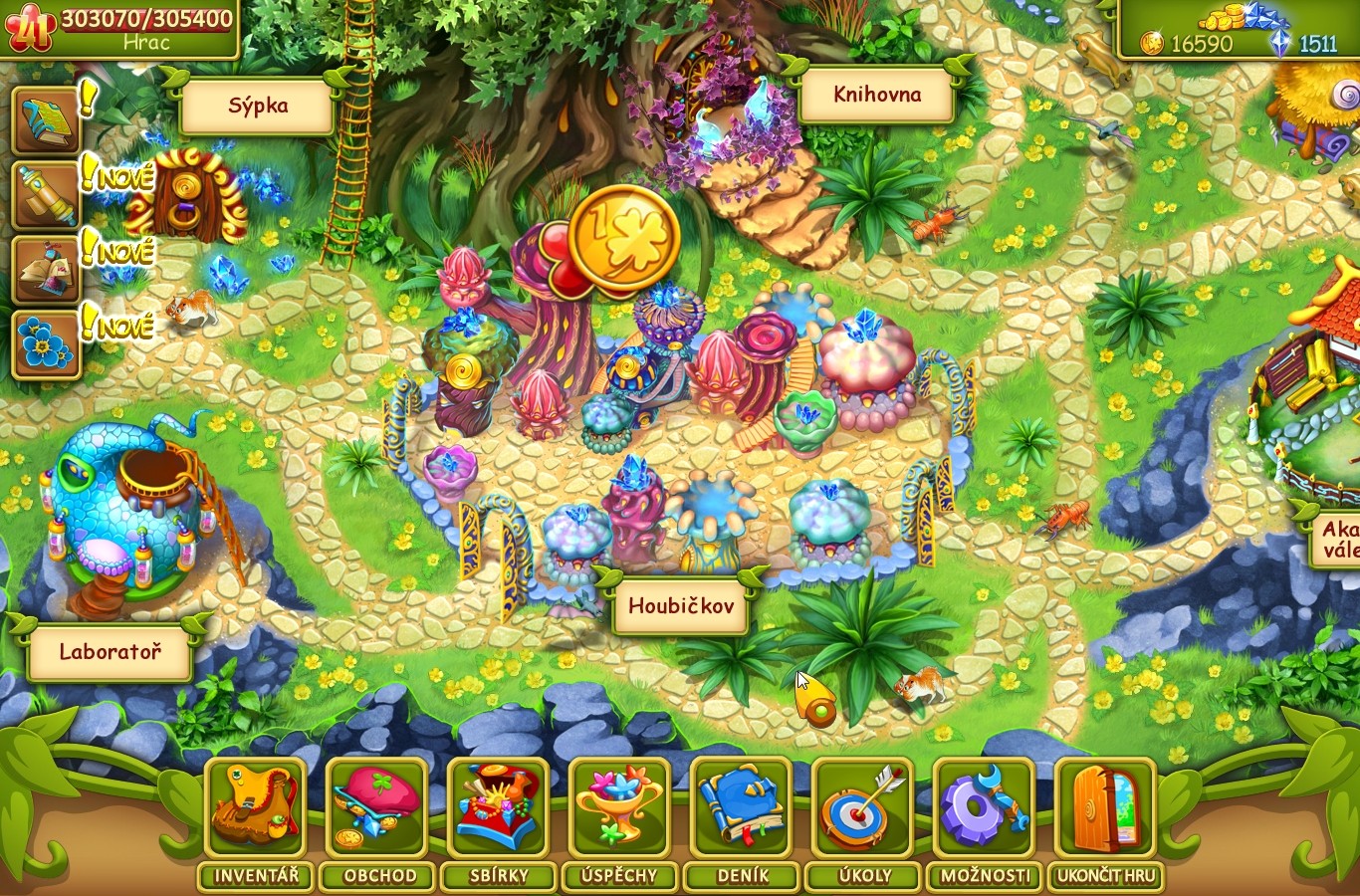The height and width of the screenshot is (896, 1360).
Task: Open the Úspěchy achievements trophy
Action: pos(619,808)
